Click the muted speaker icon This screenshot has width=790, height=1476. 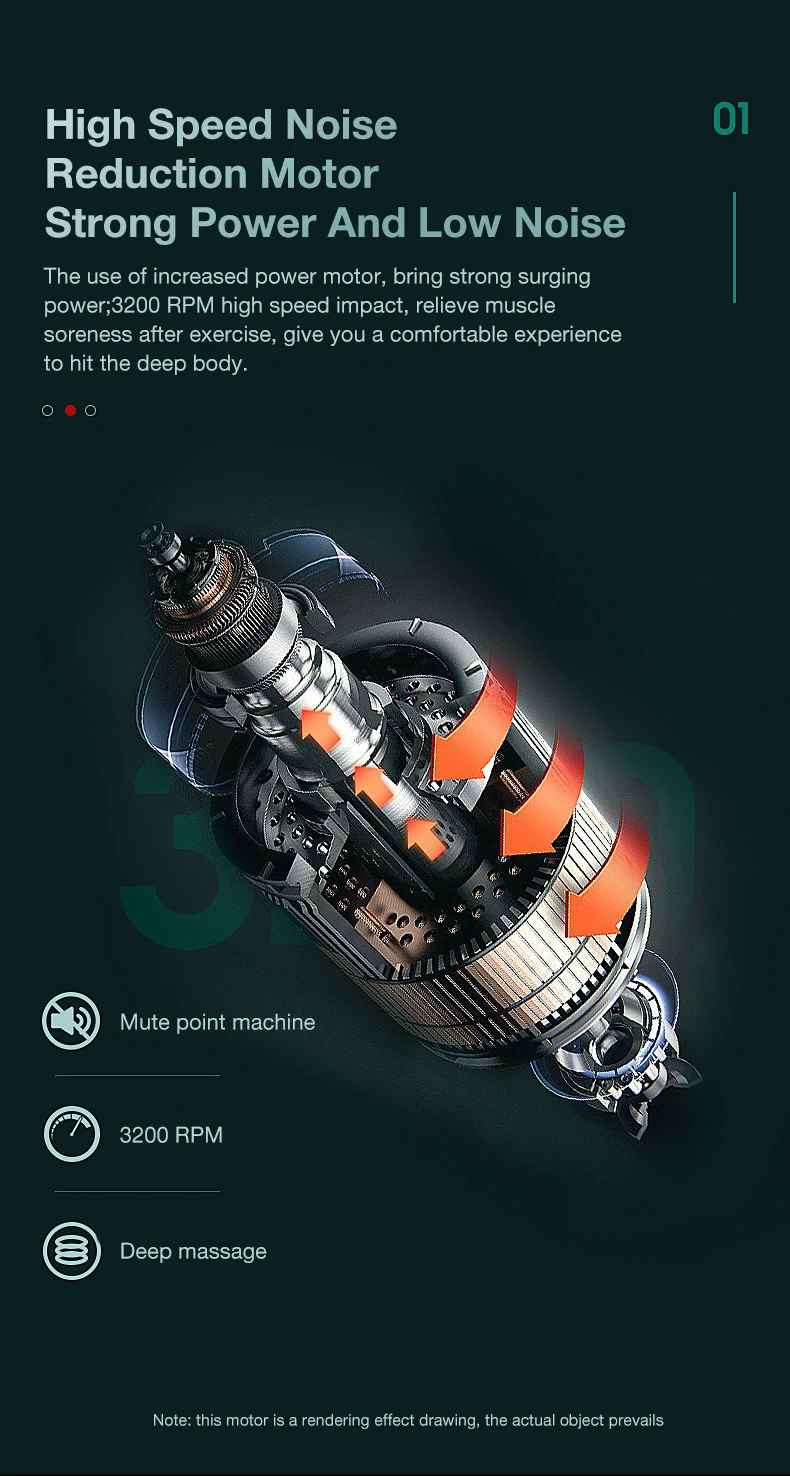[72, 1021]
